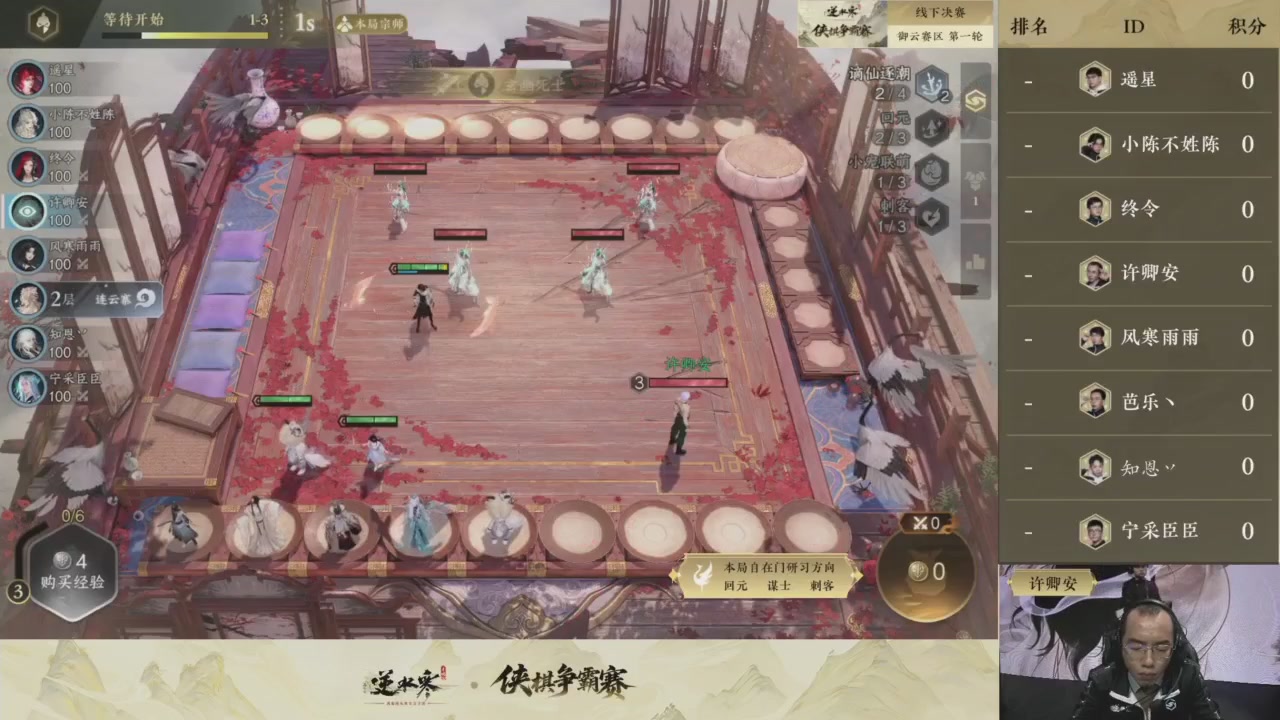Open the gold pouch purse icon

[x=925, y=573]
